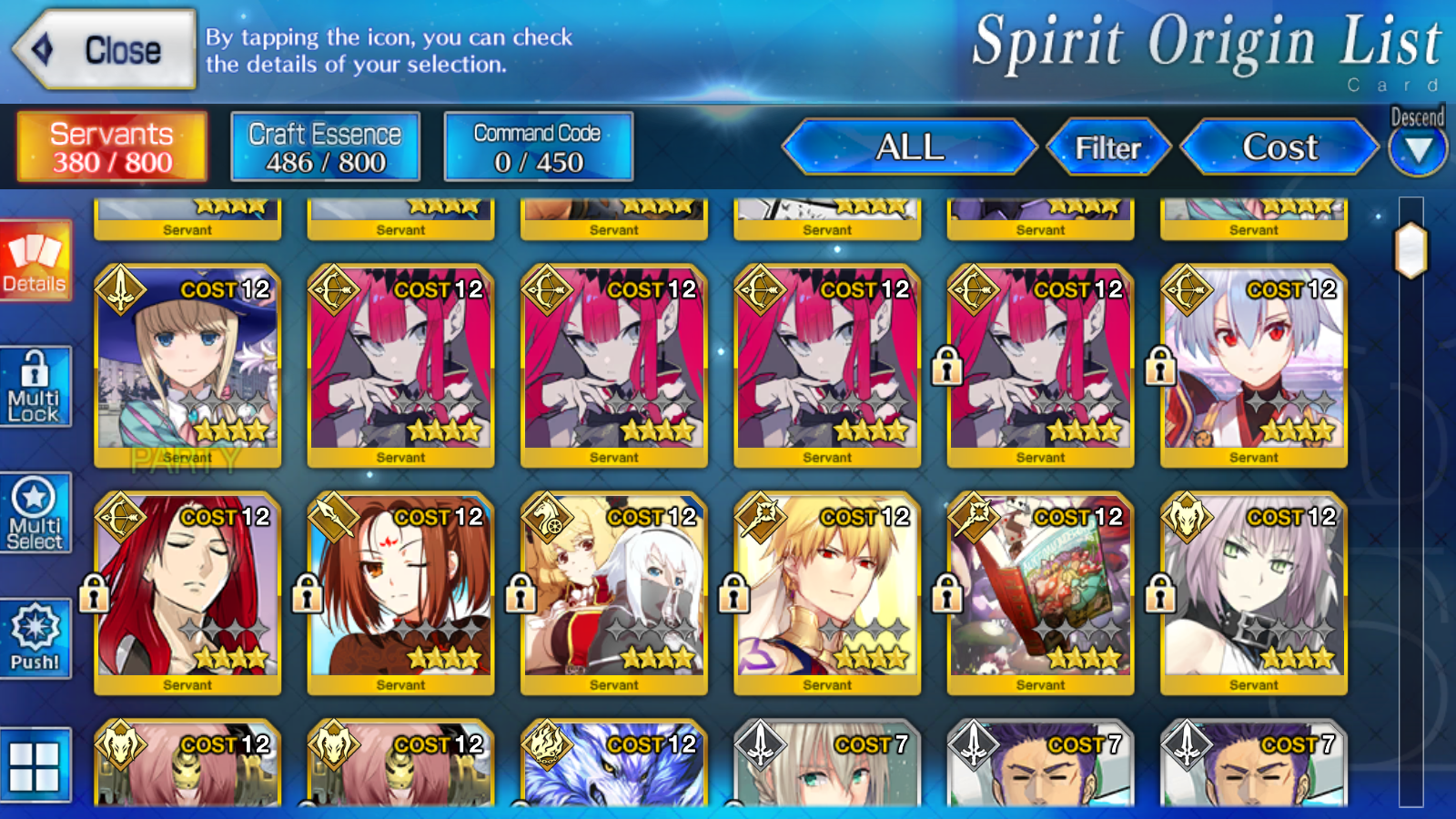Screen dimensions: 1456x819
Task: Select the ALL class selector
Action: tap(909, 147)
